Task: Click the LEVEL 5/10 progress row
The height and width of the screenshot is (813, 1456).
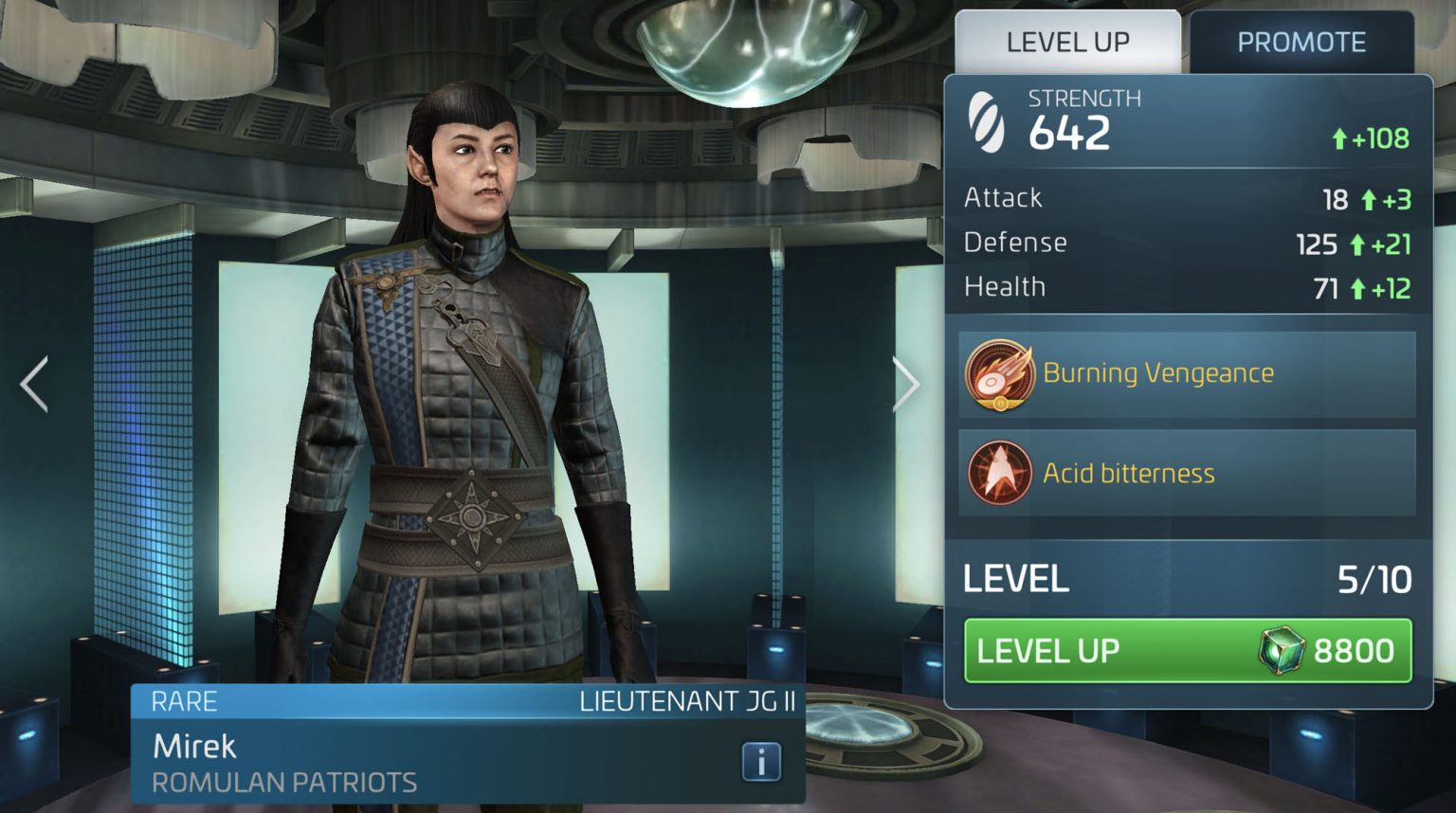Action: (x=1185, y=578)
